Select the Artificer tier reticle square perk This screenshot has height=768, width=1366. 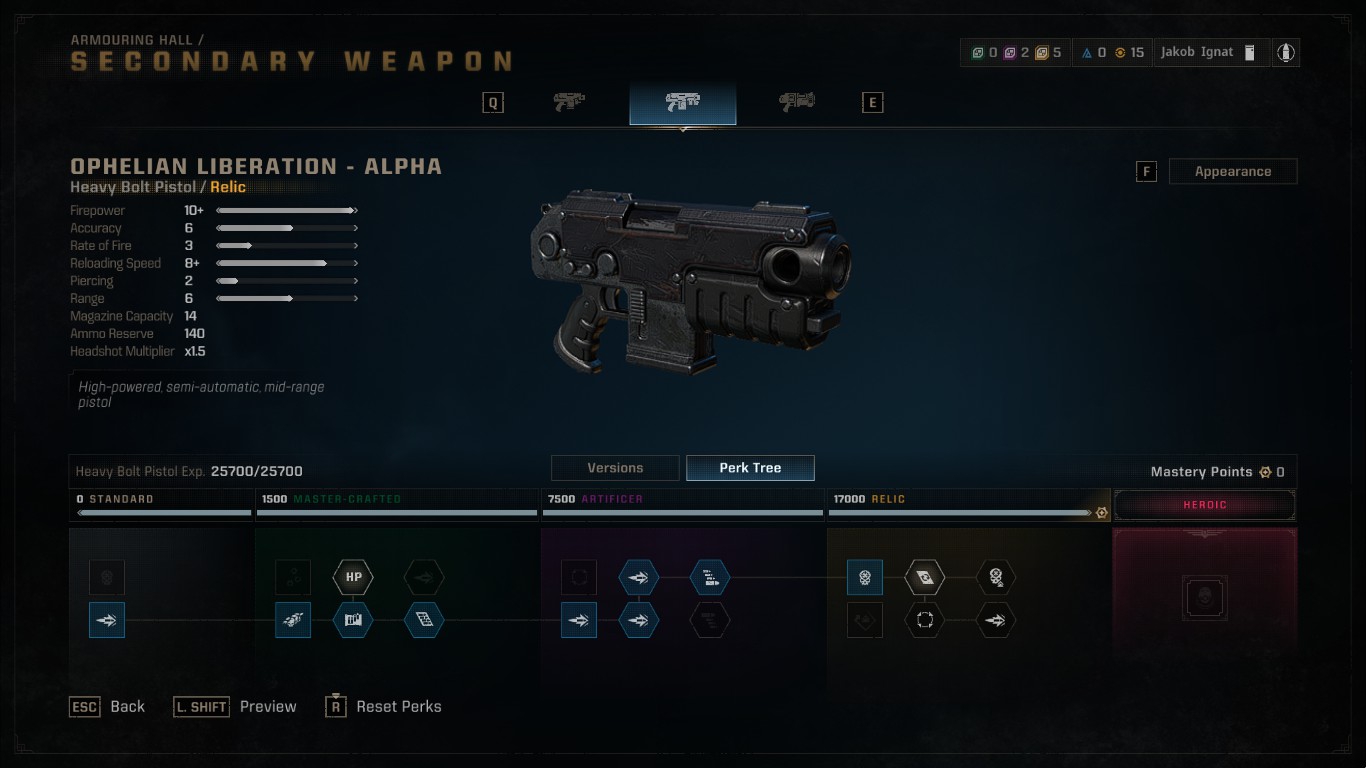coord(579,577)
